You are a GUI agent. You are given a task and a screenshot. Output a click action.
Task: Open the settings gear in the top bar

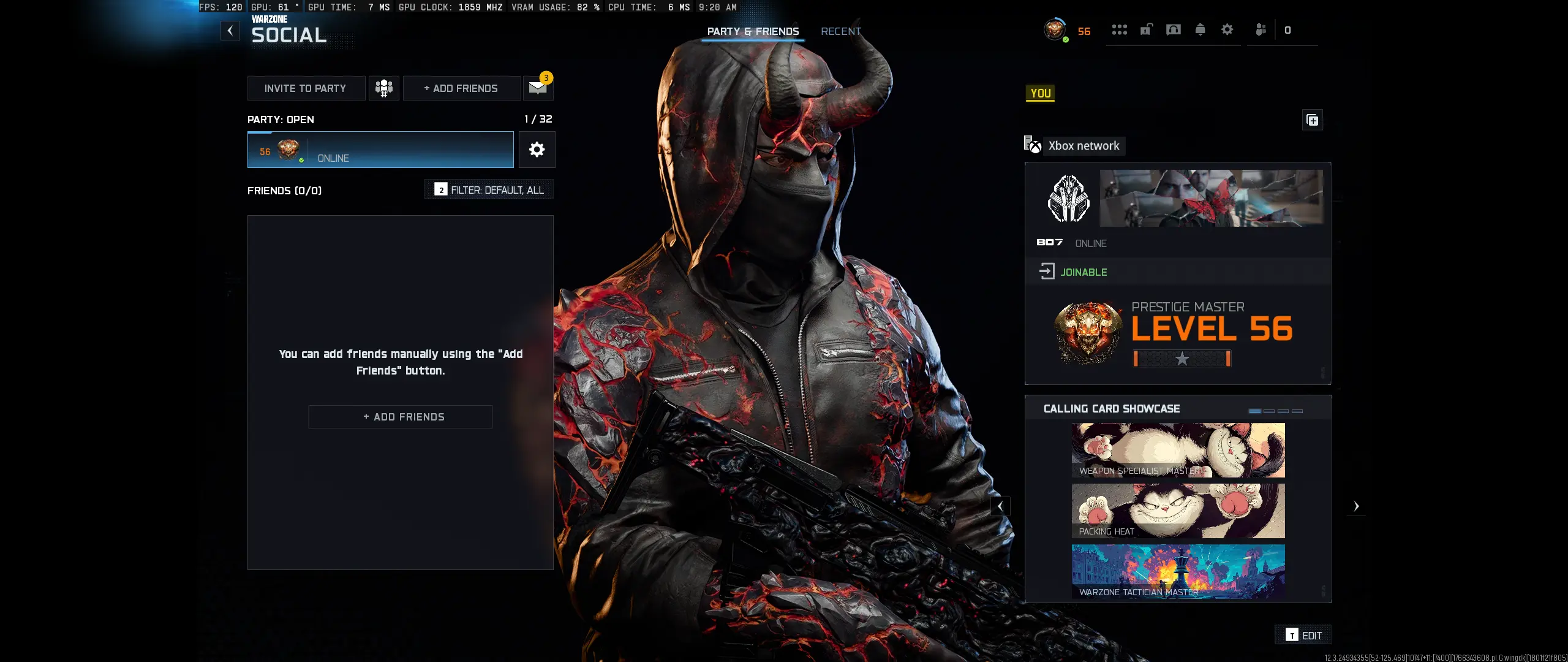(1227, 29)
